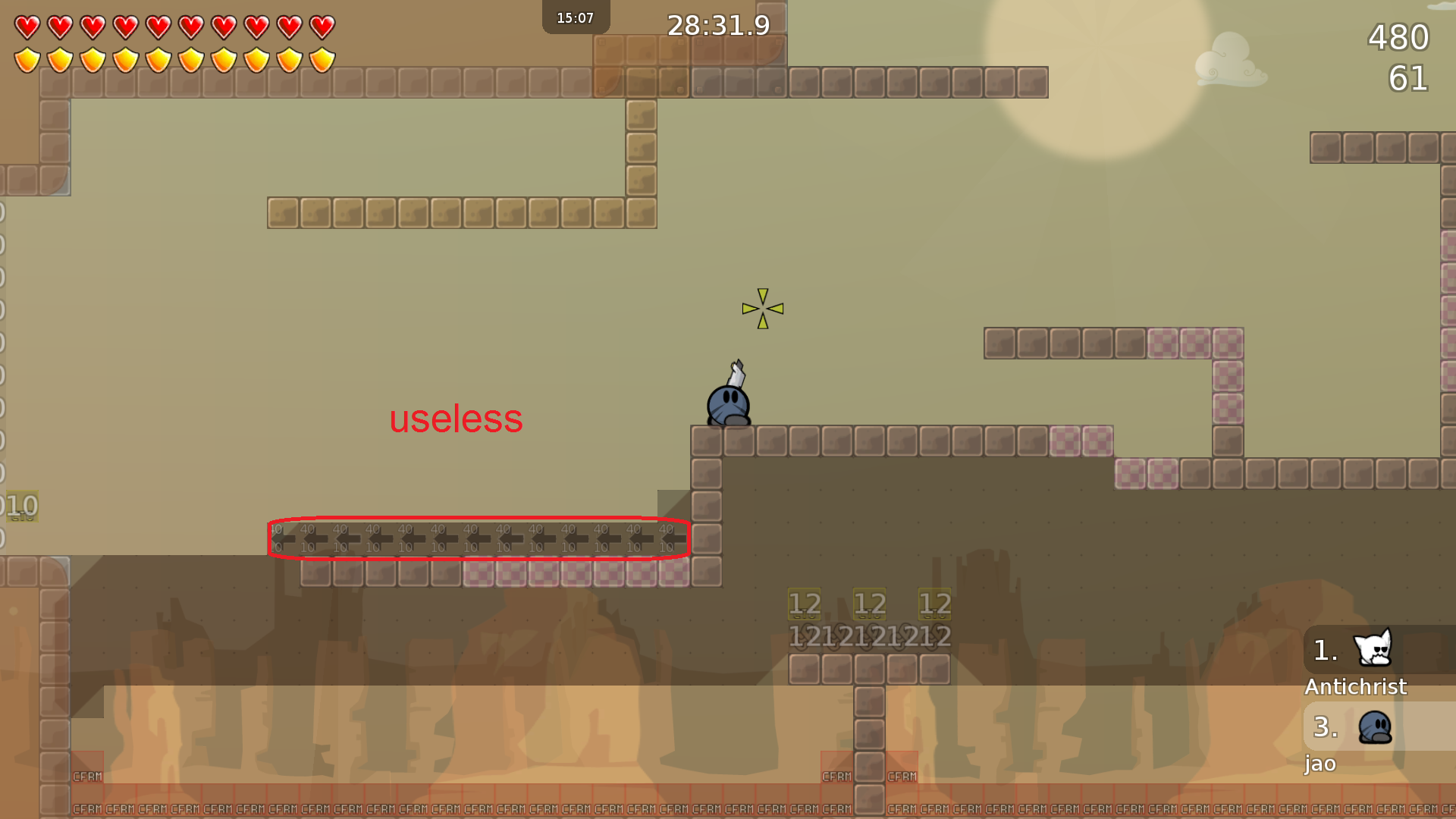Click jao's blue tee avatar
The height and width of the screenshot is (819, 1456).
point(1375,726)
